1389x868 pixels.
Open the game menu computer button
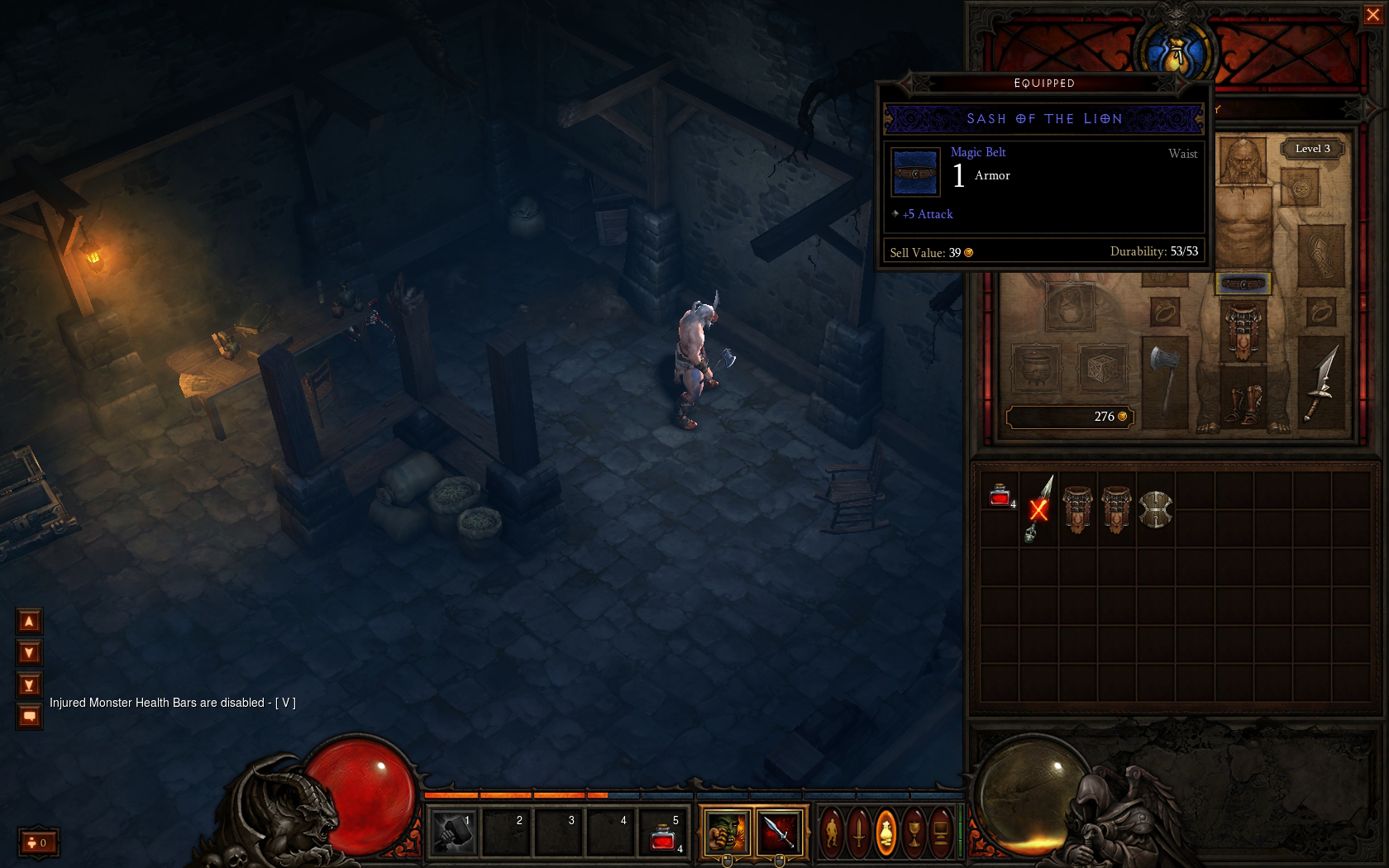click(941, 832)
